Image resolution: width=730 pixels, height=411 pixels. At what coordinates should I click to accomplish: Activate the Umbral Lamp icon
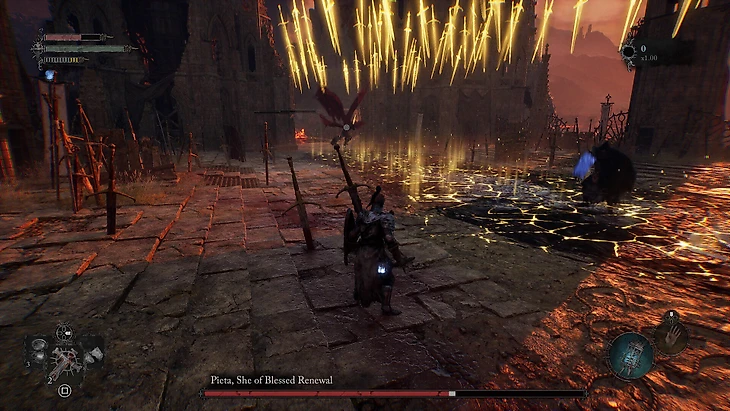(631, 356)
